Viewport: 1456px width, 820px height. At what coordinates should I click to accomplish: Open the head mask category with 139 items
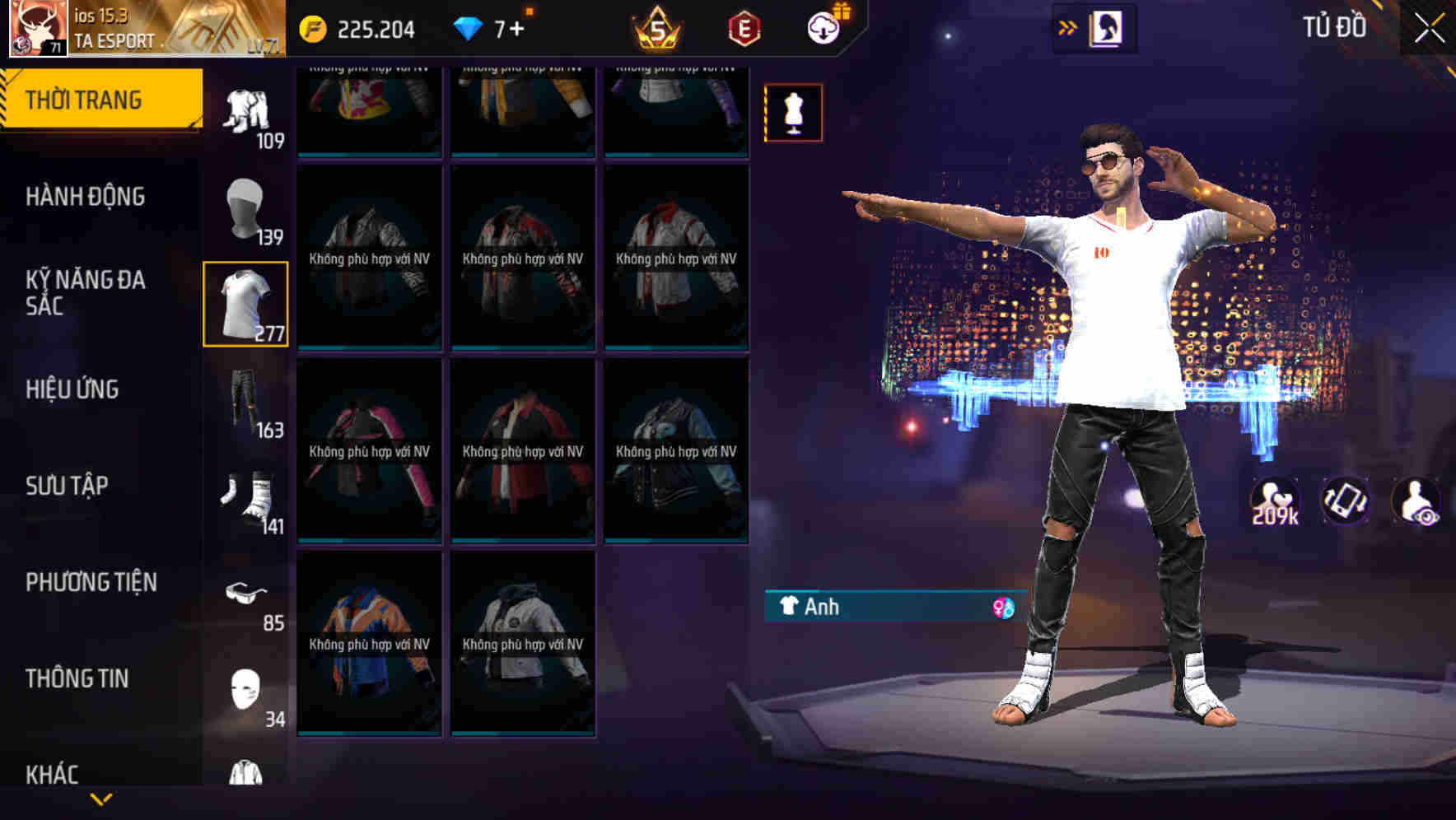pos(246,206)
